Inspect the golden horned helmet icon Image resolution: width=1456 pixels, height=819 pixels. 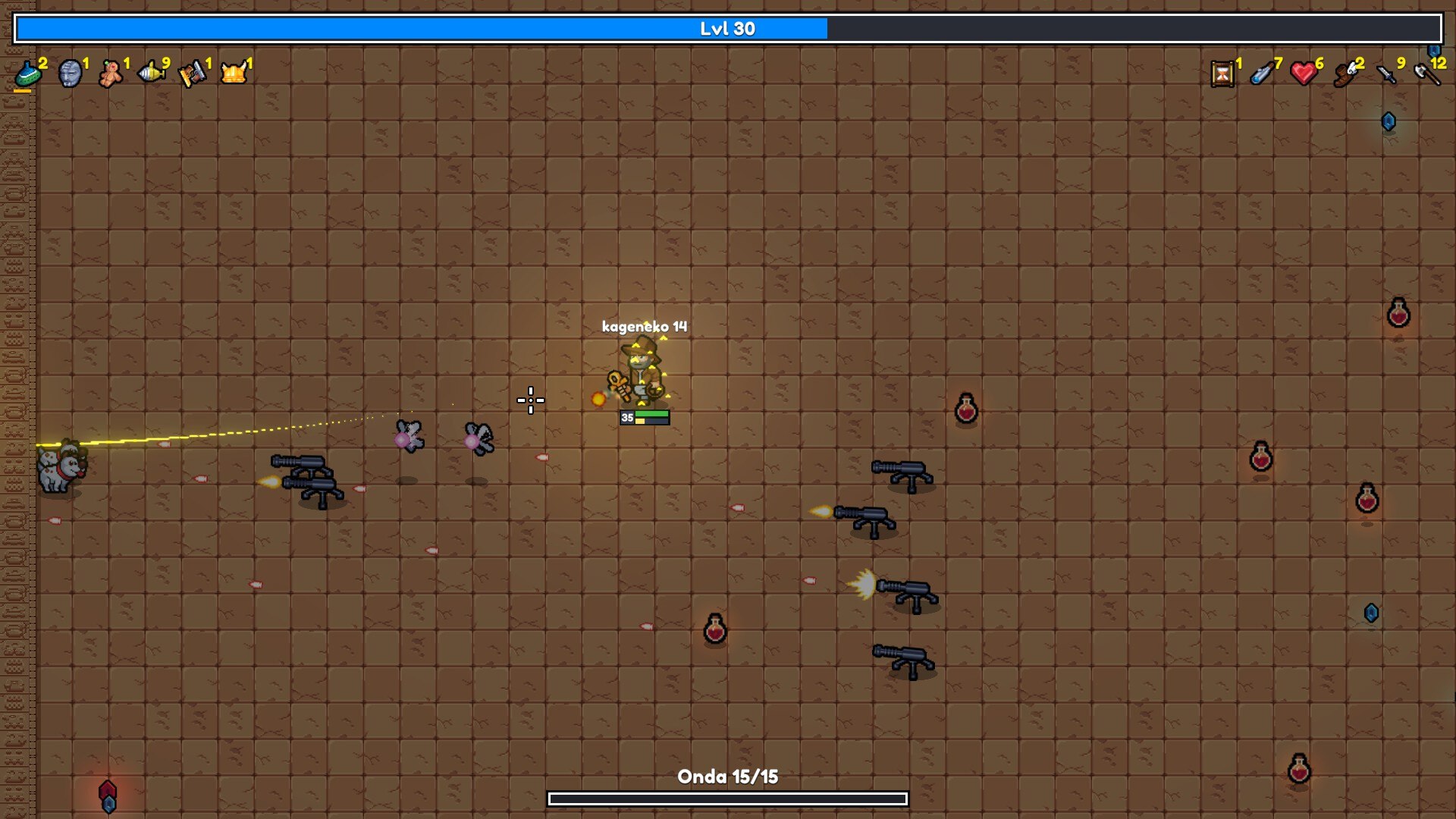234,73
